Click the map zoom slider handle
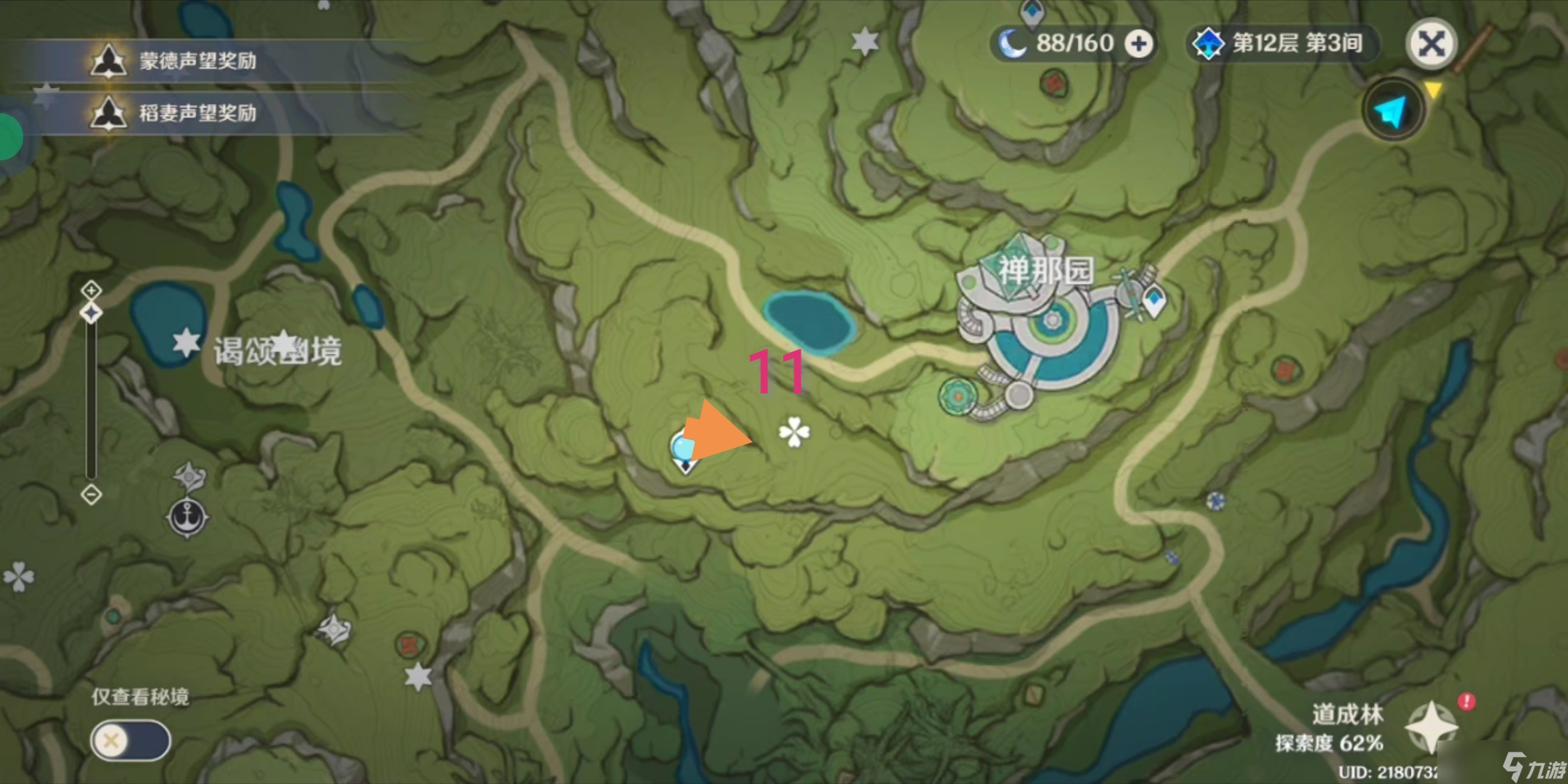The image size is (1568, 784). (x=91, y=313)
